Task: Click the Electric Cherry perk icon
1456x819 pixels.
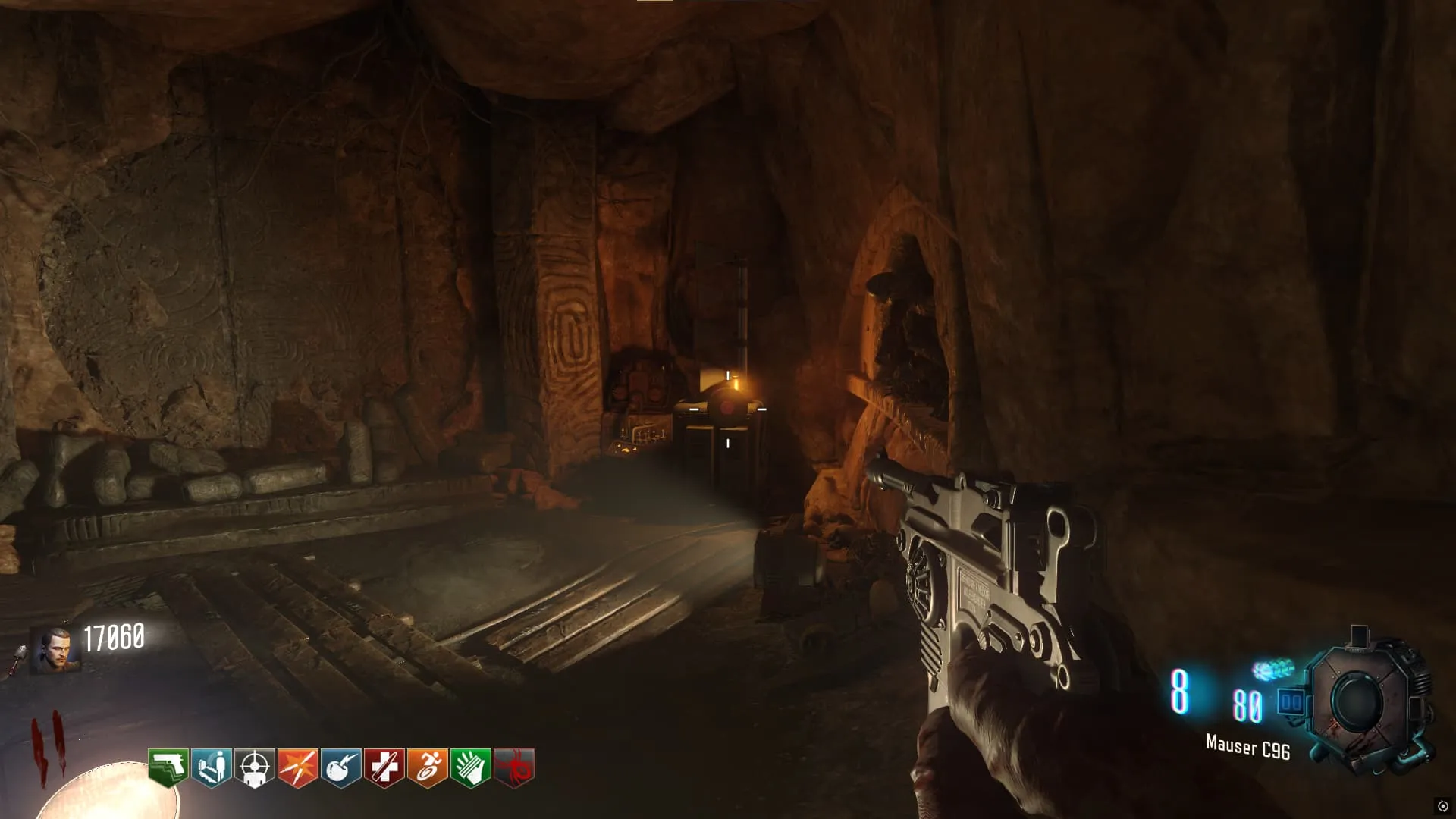Action: click(x=341, y=768)
